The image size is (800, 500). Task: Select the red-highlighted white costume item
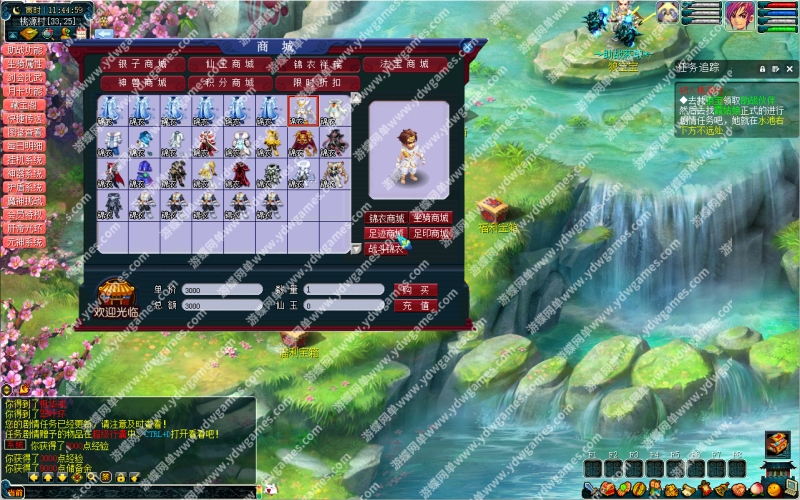pos(302,110)
